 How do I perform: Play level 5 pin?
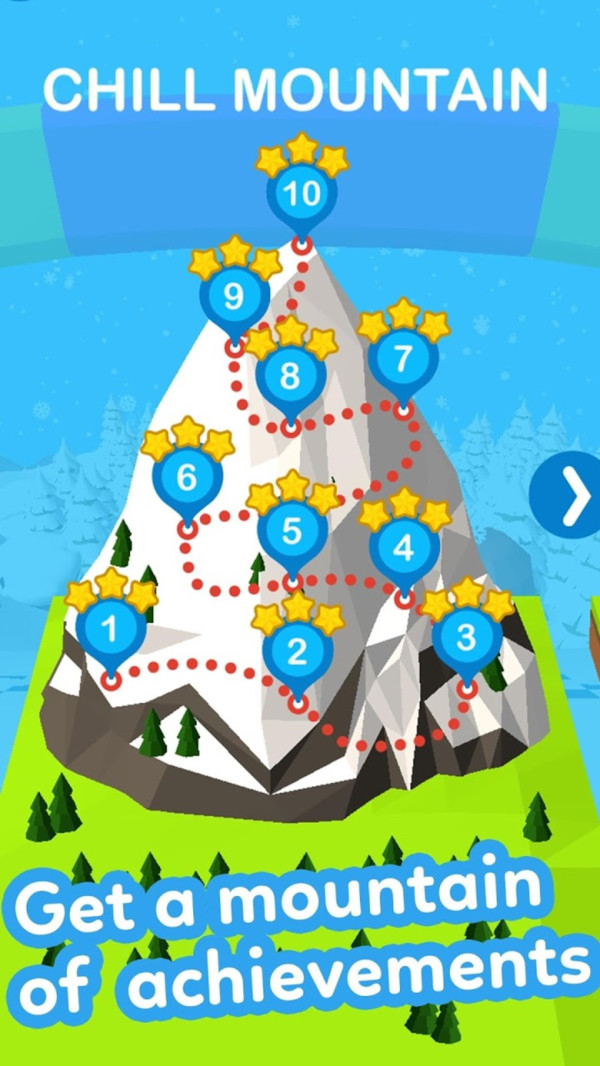coord(291,532)
